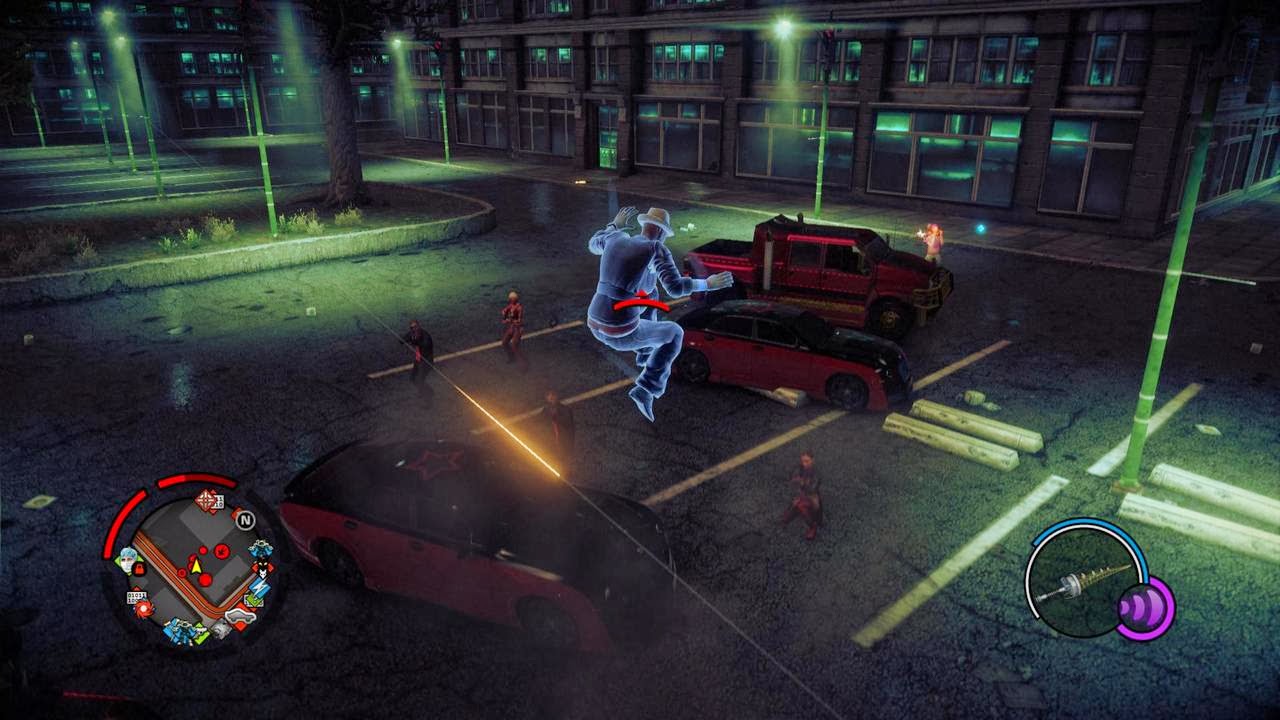Select the car shop icon on the minimap

pyautogui.click(x=242, y=616)
